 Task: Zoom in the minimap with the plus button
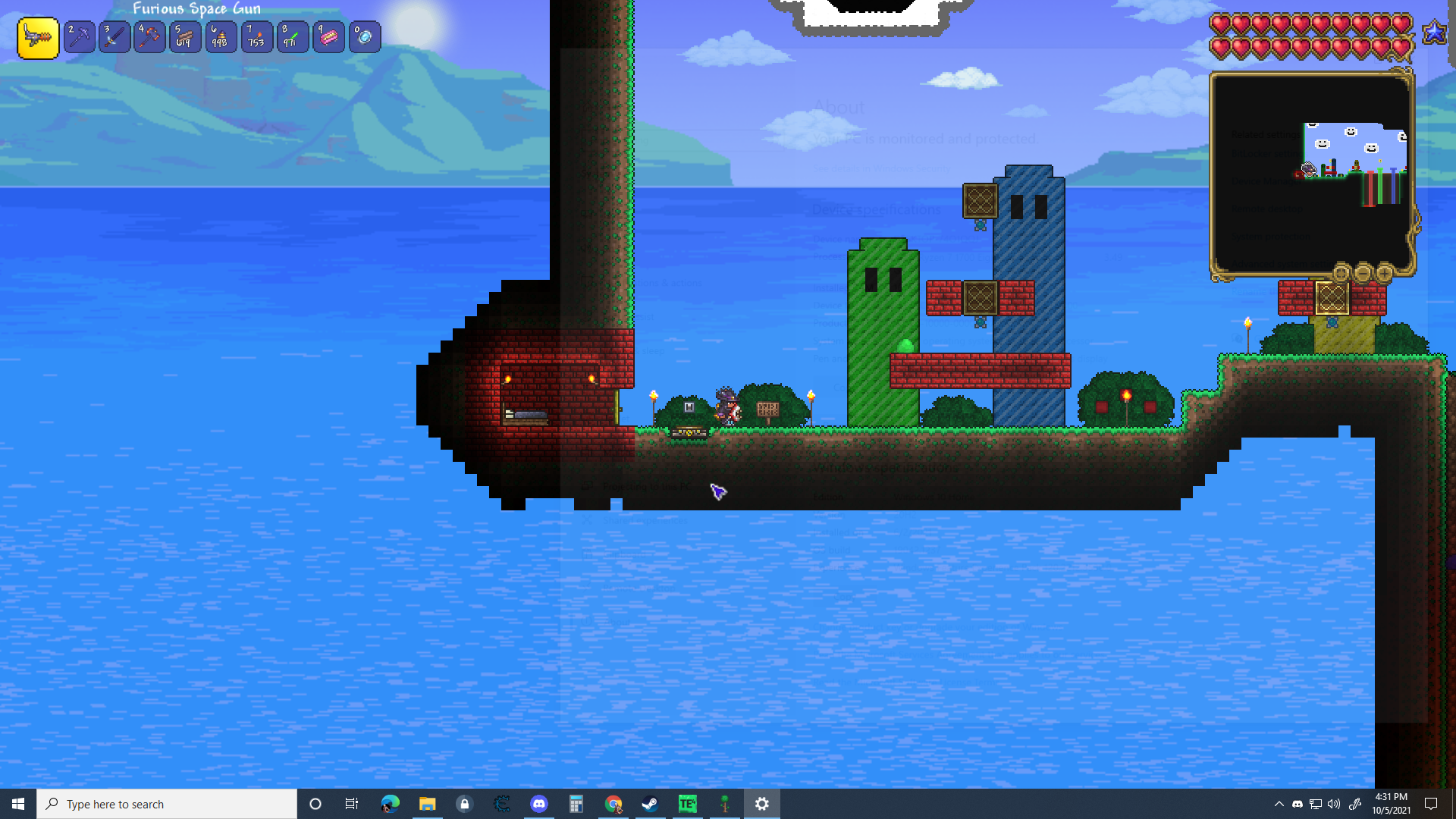click(1385, 274)
